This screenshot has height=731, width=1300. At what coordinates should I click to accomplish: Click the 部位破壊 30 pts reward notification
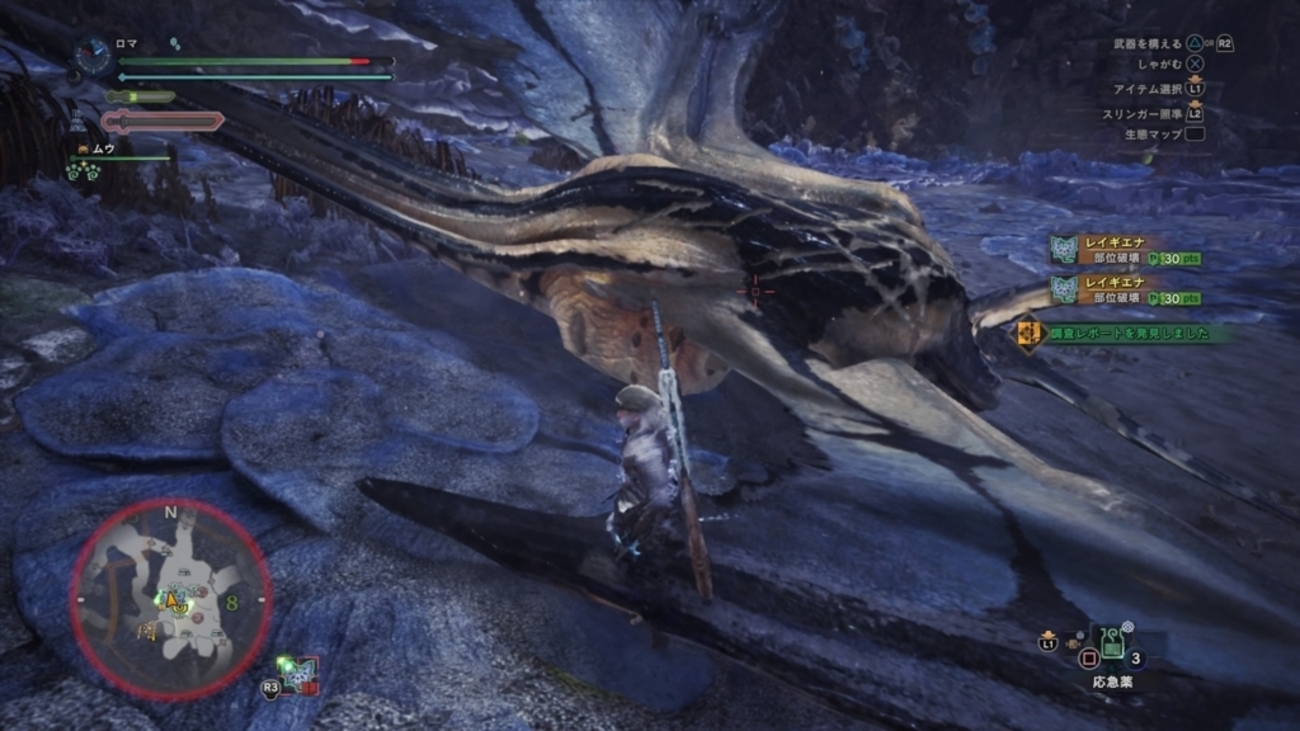tap(1145, 257)
